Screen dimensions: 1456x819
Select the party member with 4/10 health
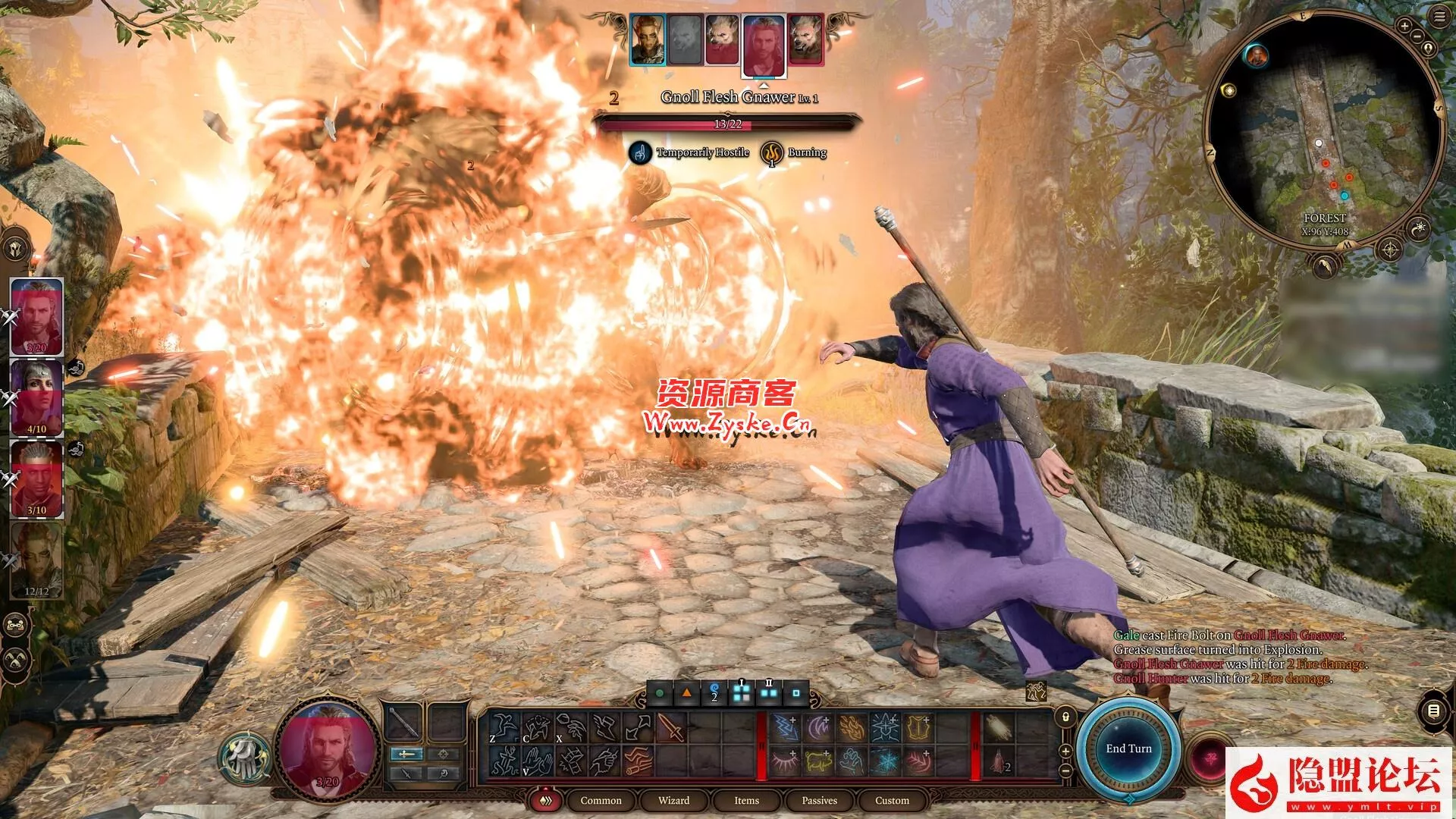tap(36, 397)
